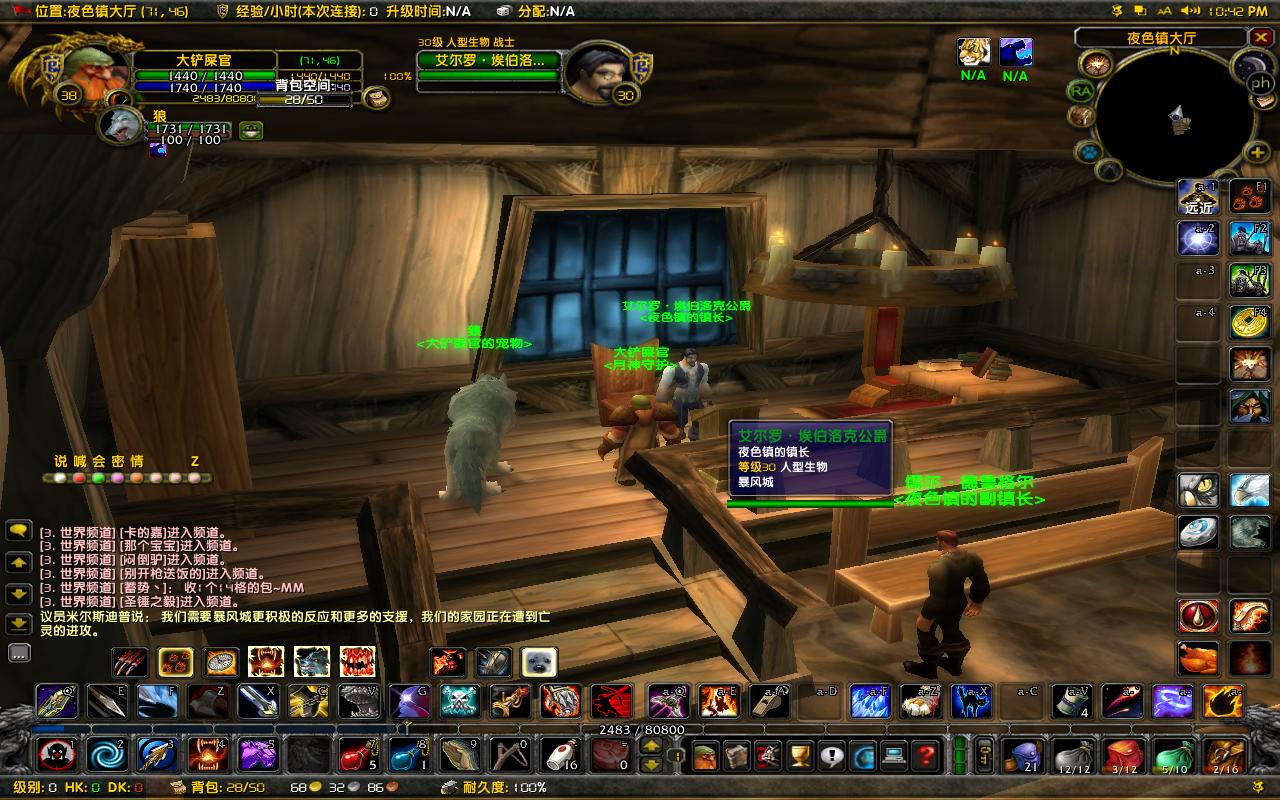Image resolution: width=1280 pixels, height=800 pixels.
Task: Select the red chat color swatch
Action: [x=79, y=478]
